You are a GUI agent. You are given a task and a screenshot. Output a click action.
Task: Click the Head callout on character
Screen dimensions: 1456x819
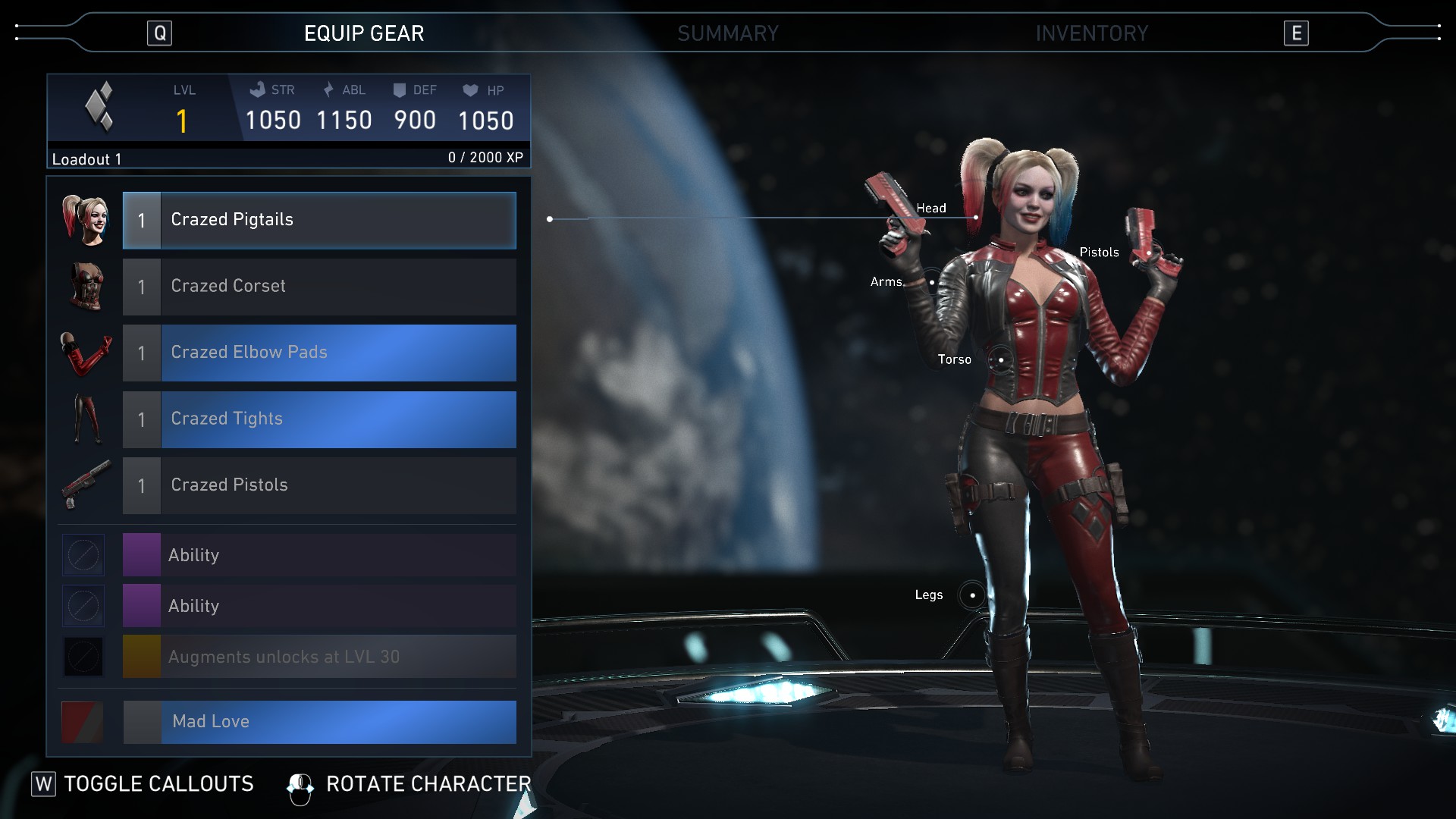pos(975,218)
